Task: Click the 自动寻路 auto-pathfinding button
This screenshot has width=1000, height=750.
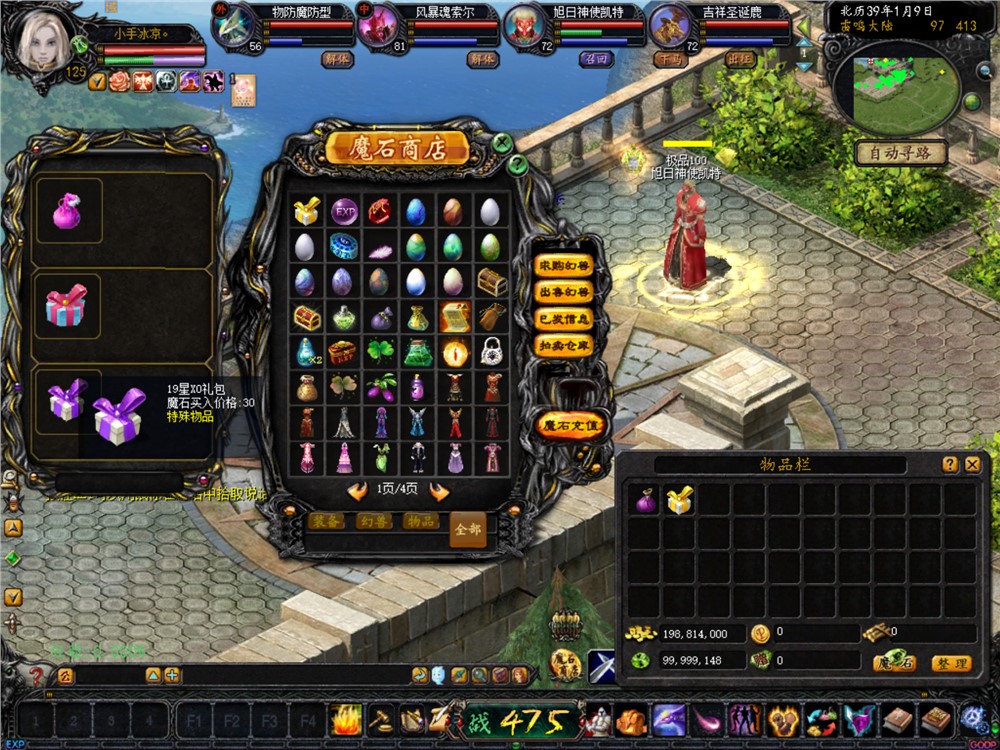Action: [x=901, y=153]
